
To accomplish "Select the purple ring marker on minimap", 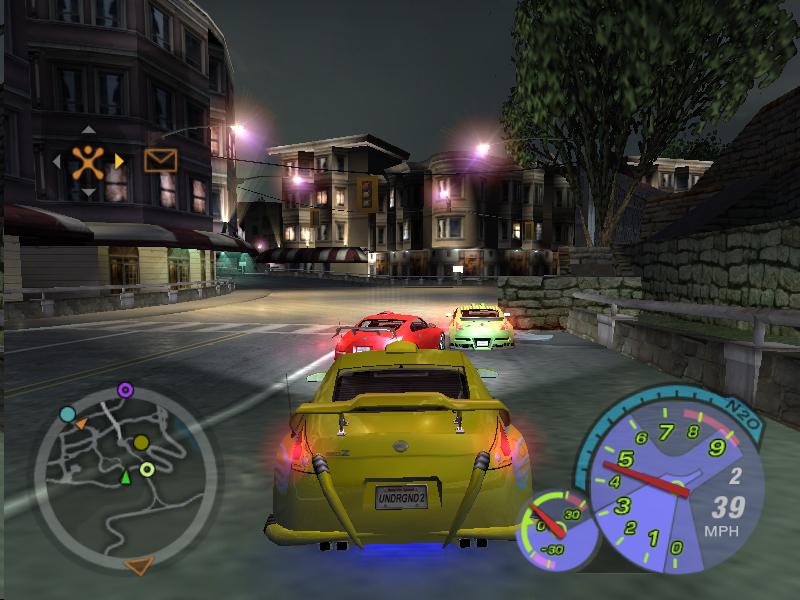I will point(125,389).
